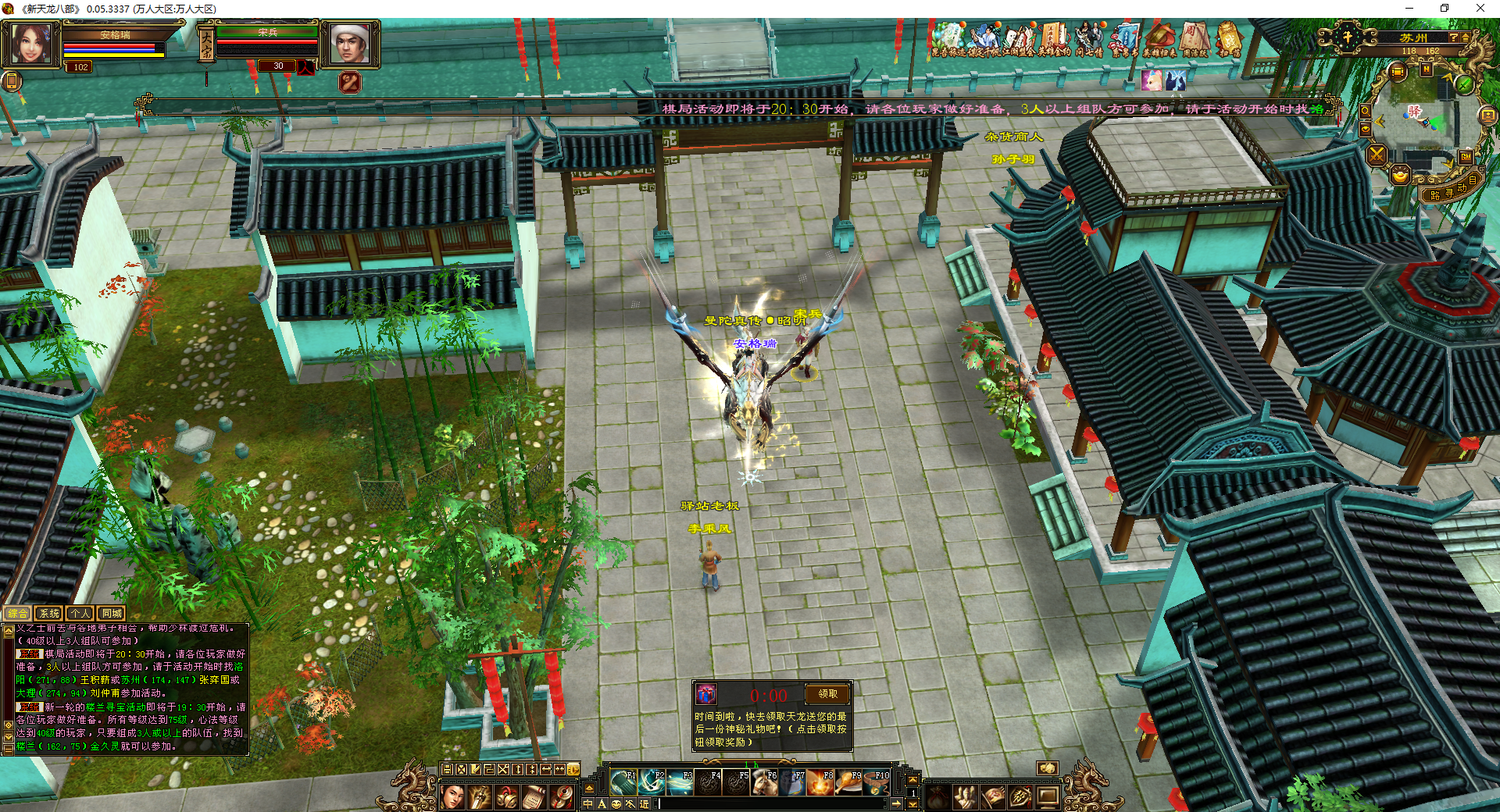The image size is (1500, 812).
Task: Switch to the 系统 chat tab
Action: pos(49,614)
